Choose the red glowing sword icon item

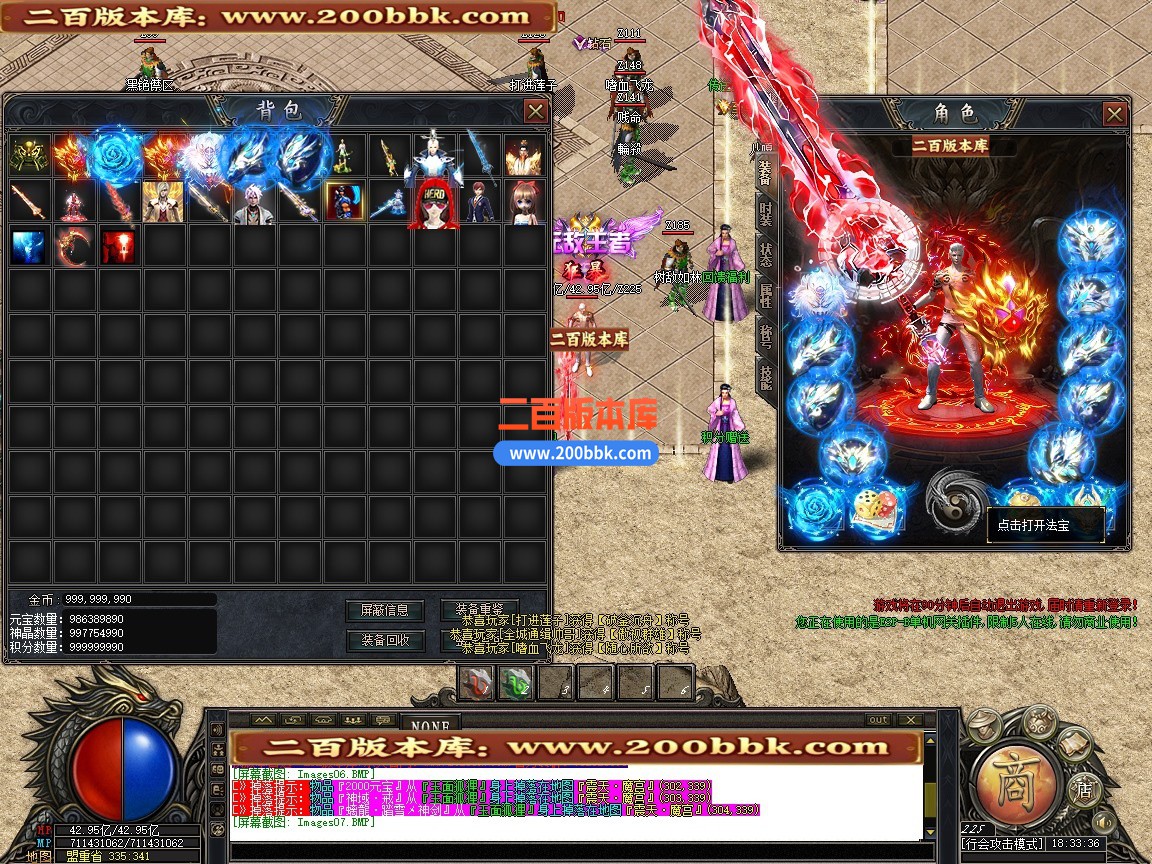tap(118, 246)
